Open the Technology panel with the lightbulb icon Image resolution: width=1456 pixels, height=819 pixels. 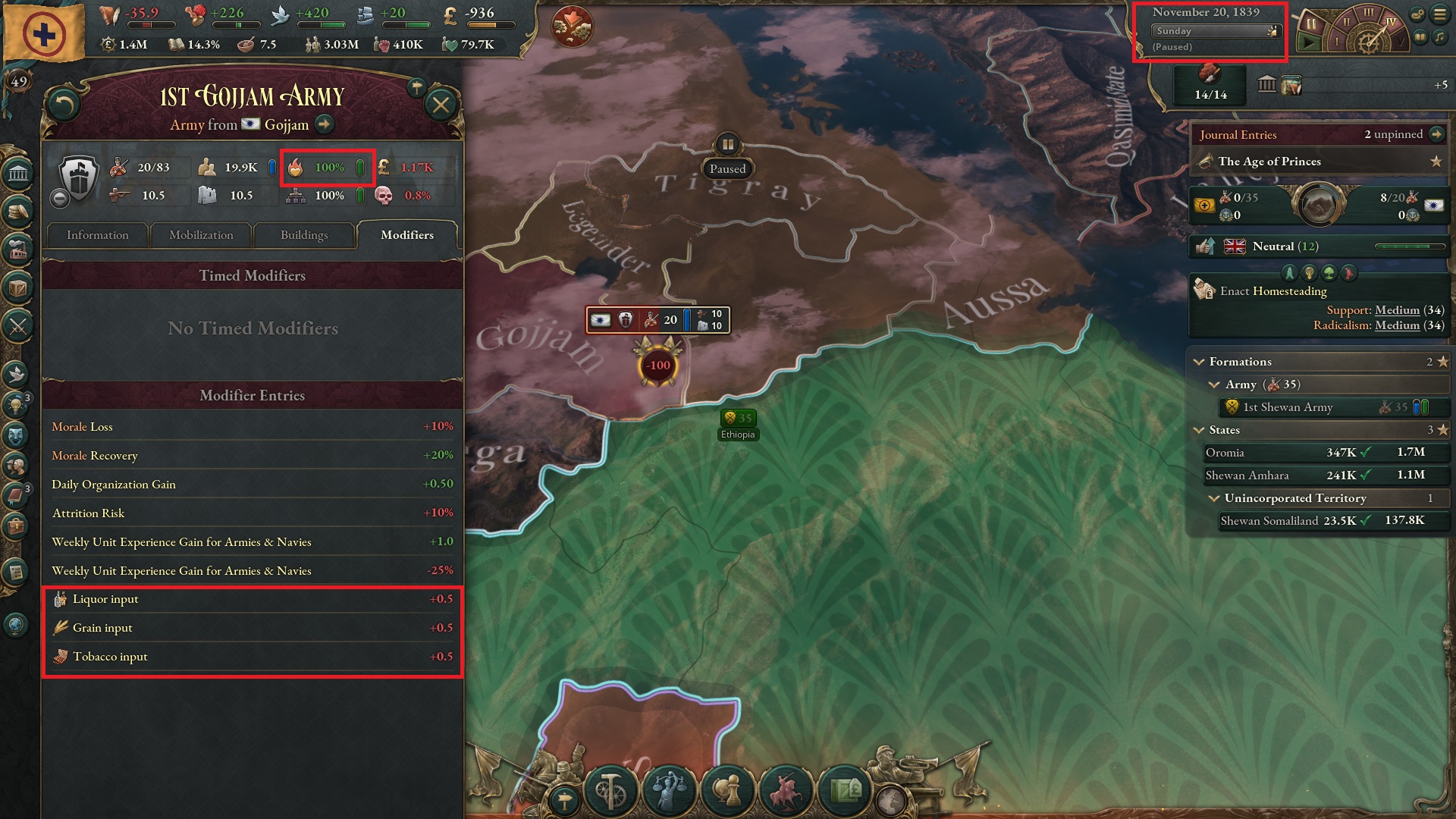[17, 403]
